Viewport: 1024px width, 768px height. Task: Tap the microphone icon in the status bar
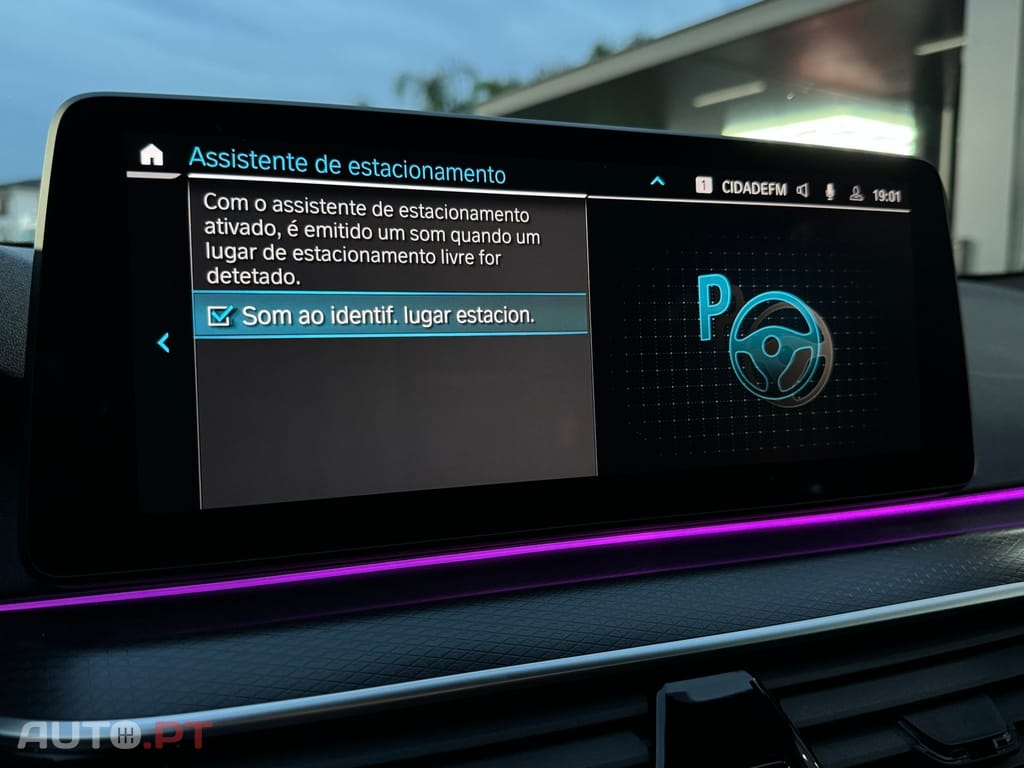pos(829,192)
